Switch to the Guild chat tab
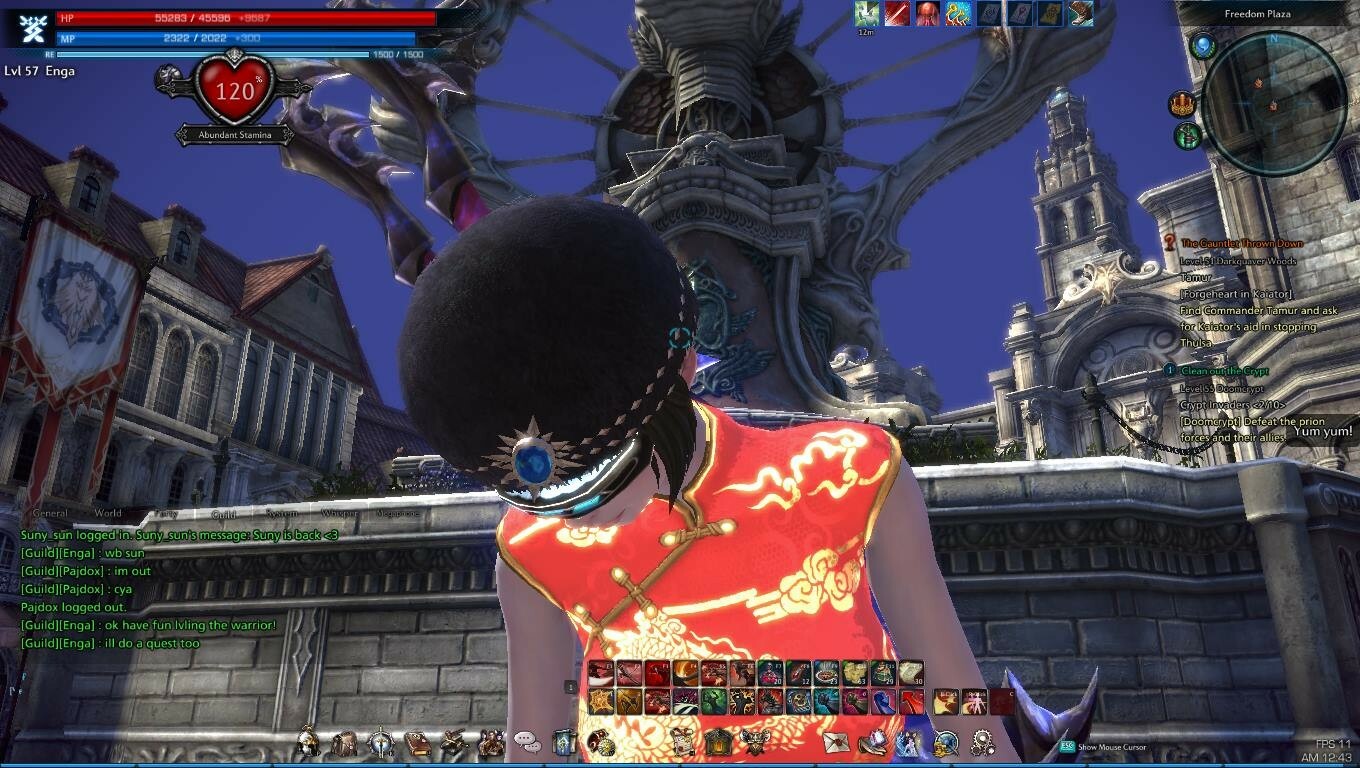This screenshot has height=768, width=1360. point(224,514)
